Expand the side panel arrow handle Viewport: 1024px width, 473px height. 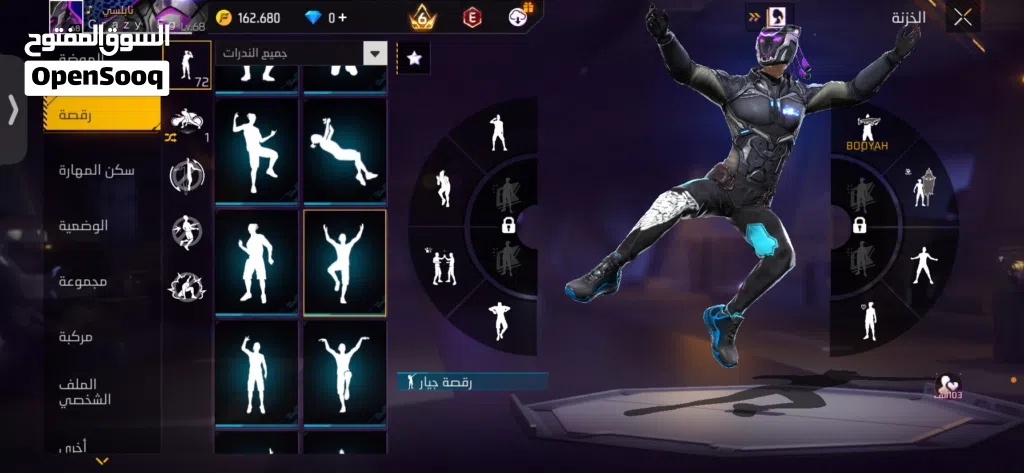tap(13, 109)
